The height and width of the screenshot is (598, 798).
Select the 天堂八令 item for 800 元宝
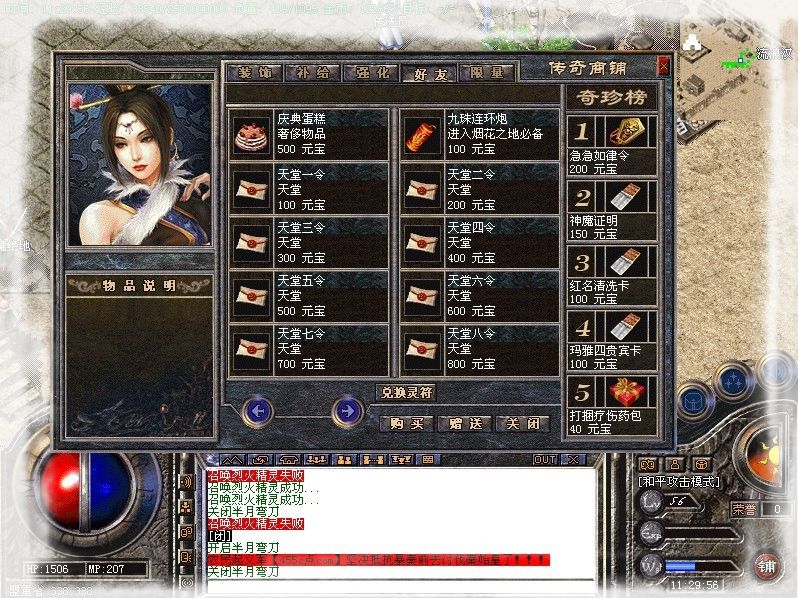point(479,348)
